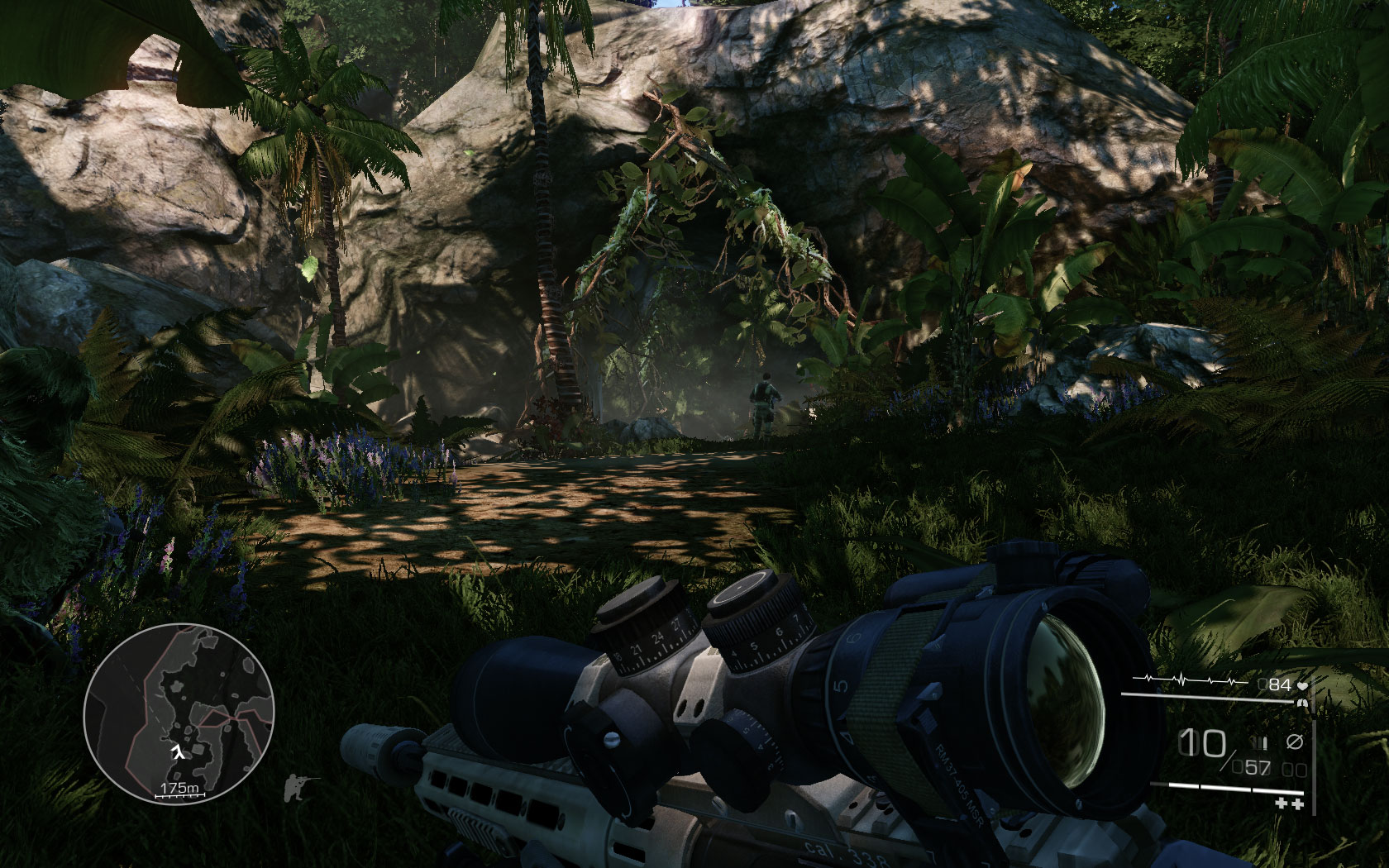Click the health value showing 84
The width and height of the screenshot is (1389, 868).
(x=1278, y=684)
